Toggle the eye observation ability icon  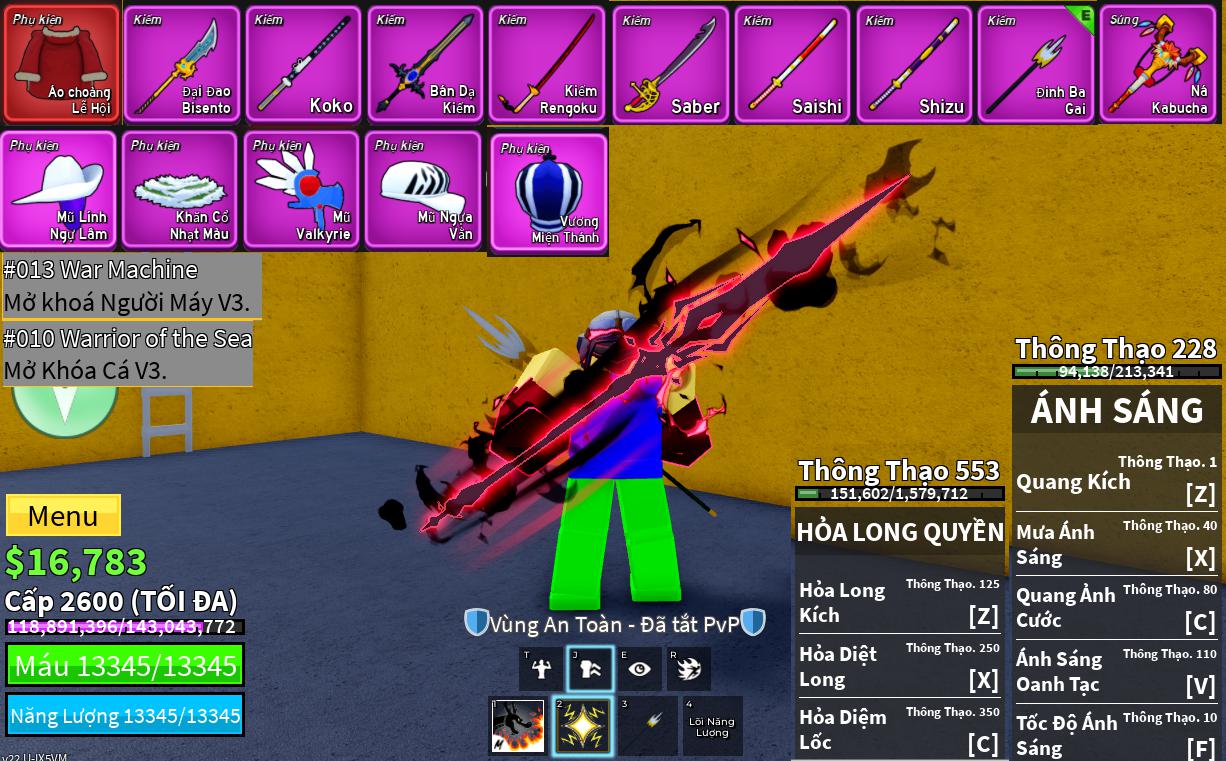click(x=640, y=669)
